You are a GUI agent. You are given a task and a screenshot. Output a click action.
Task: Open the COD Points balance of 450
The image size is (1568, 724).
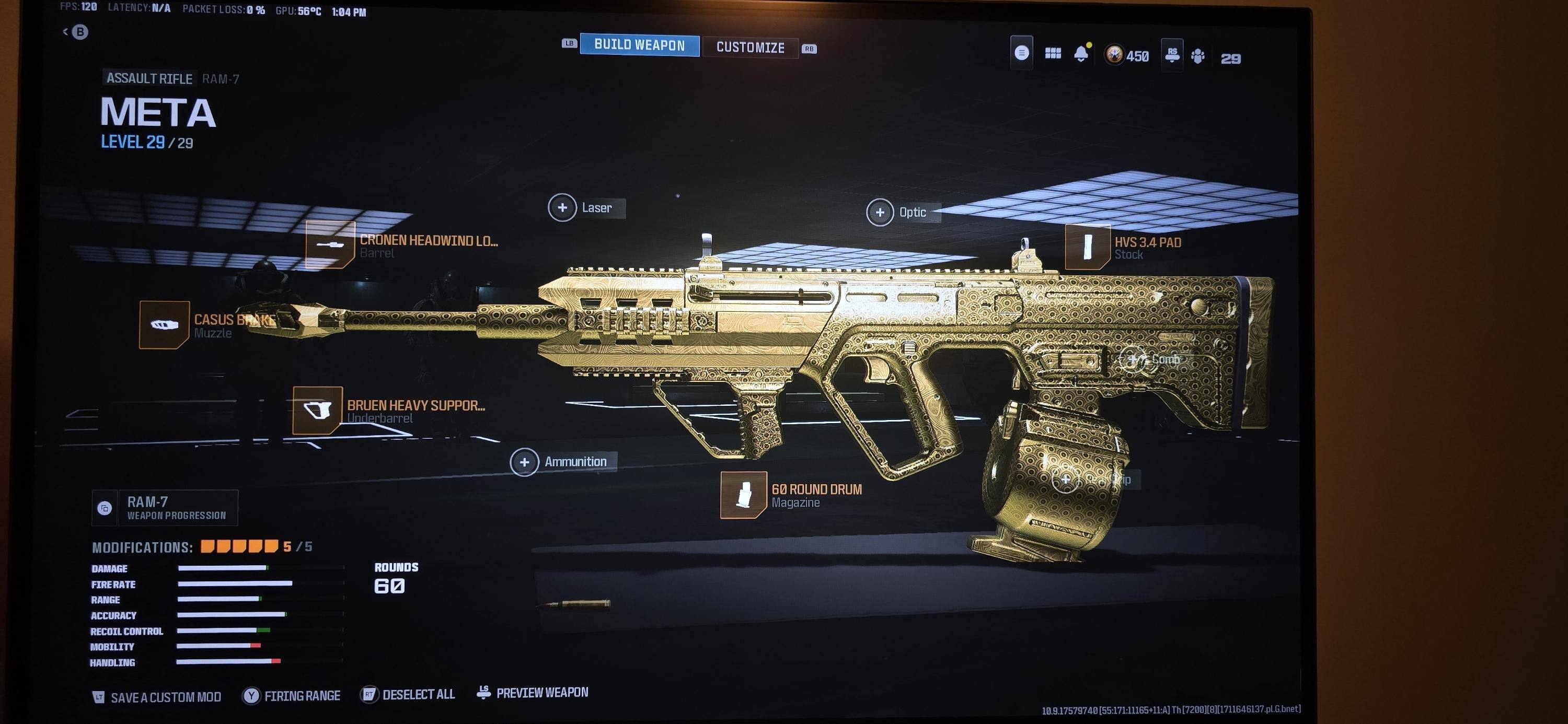coord(1127,56)
